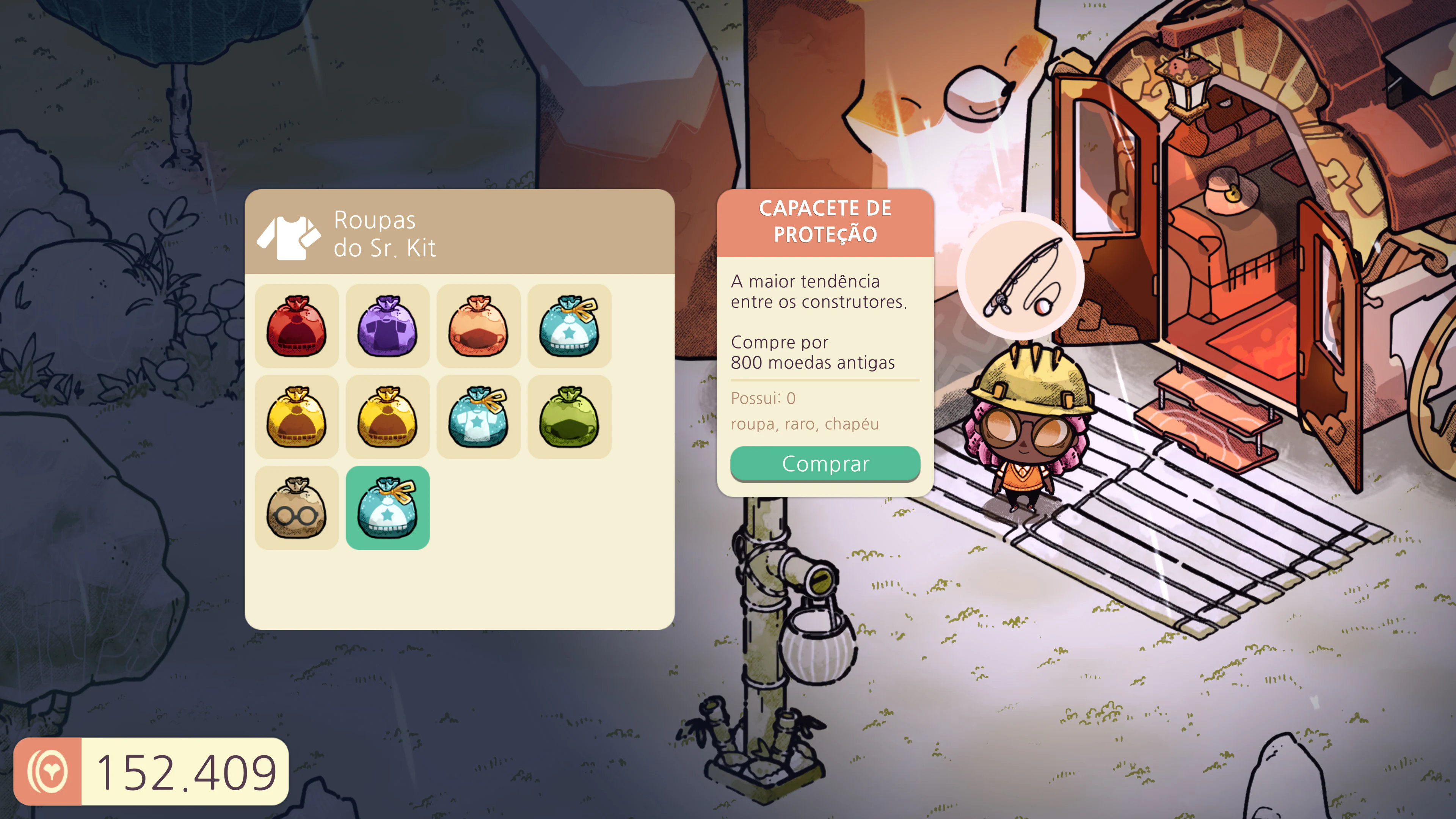Click the Possui: 0 ownership line

coord(764,399)
